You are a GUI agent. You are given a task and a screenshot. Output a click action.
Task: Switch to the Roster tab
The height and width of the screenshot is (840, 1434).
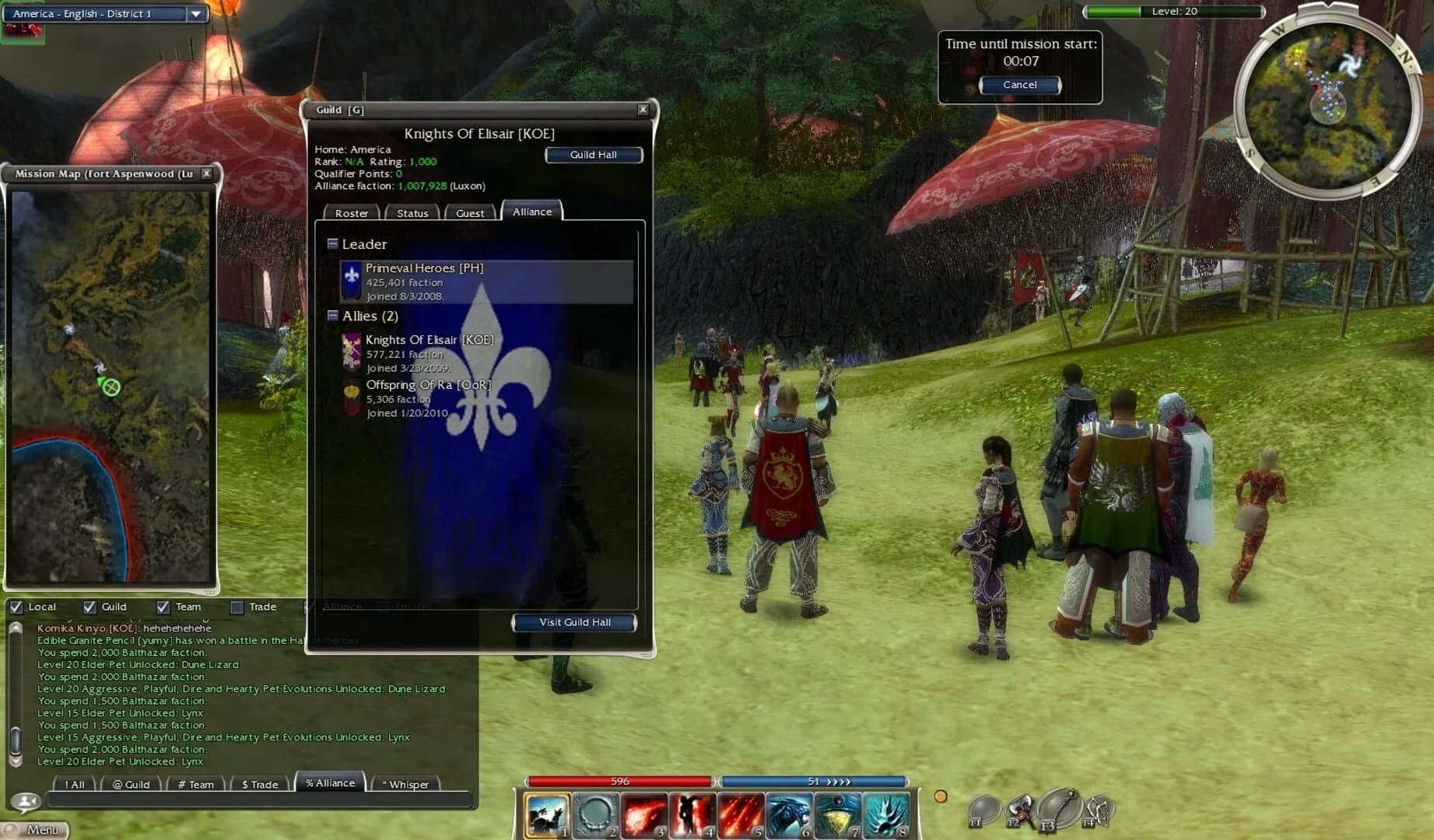[x=351, y=213]
